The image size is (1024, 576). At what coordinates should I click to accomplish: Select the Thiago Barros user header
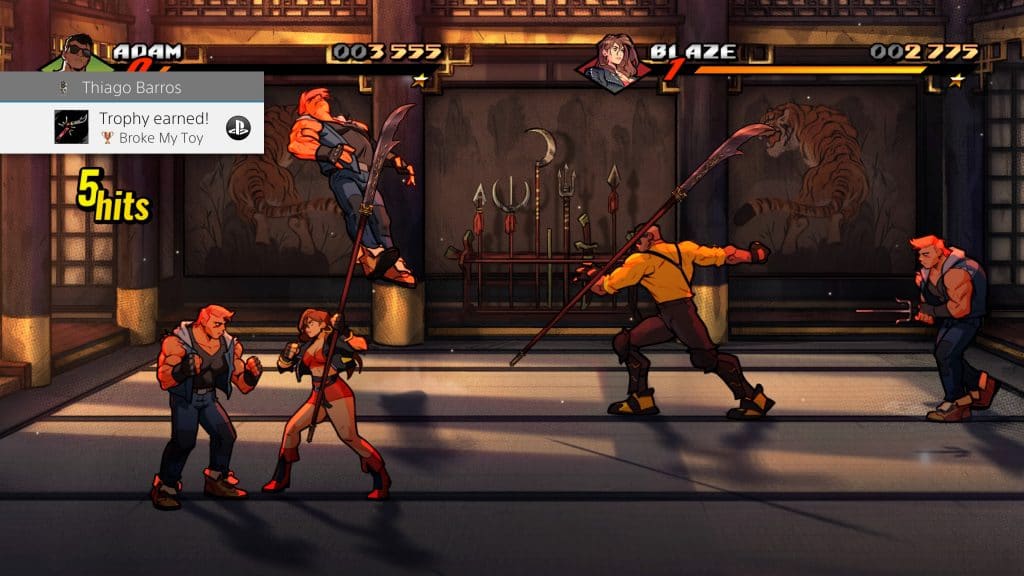(131, 87)
